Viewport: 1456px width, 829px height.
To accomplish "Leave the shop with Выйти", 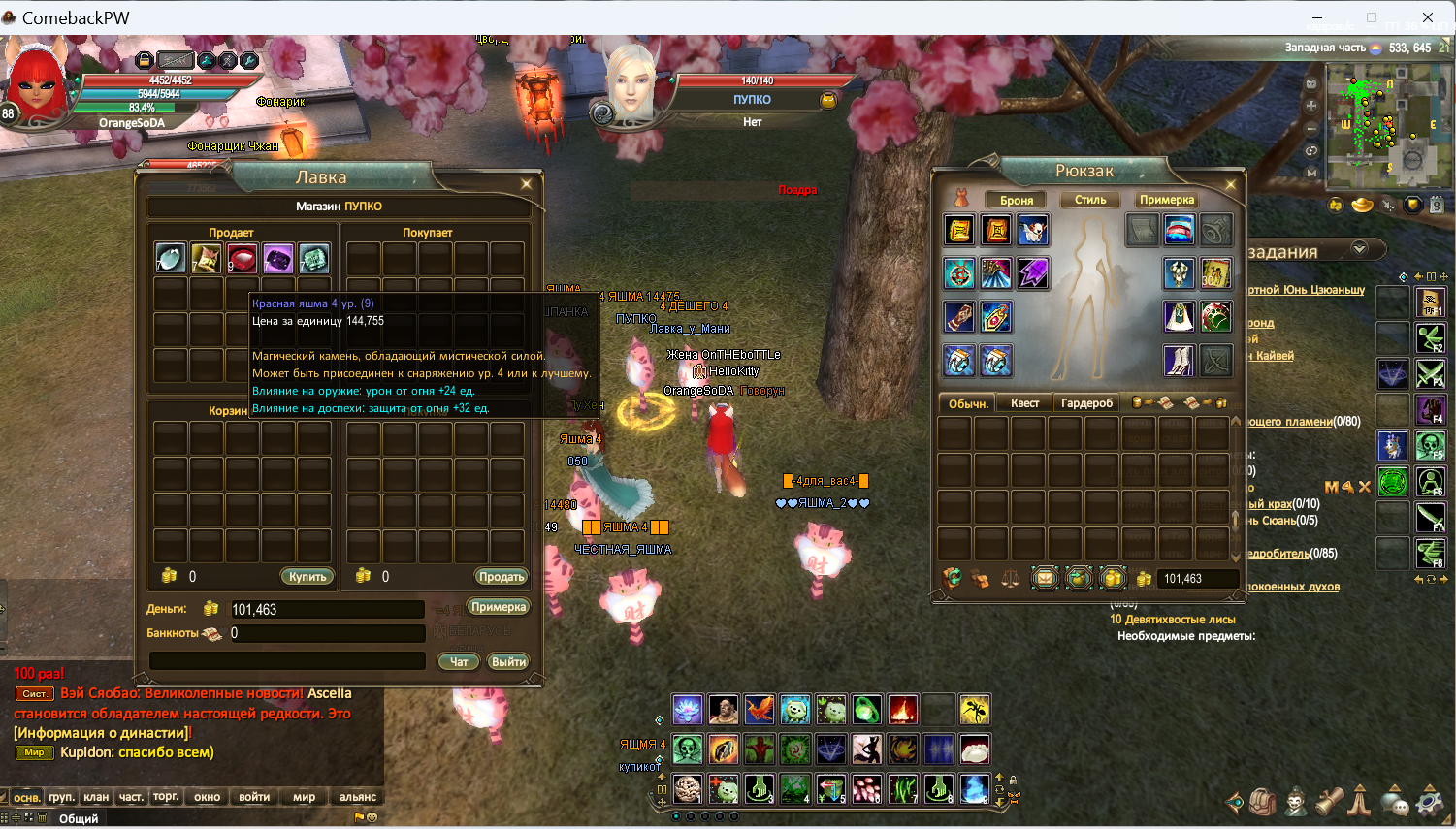I will (x=508, y=662).
